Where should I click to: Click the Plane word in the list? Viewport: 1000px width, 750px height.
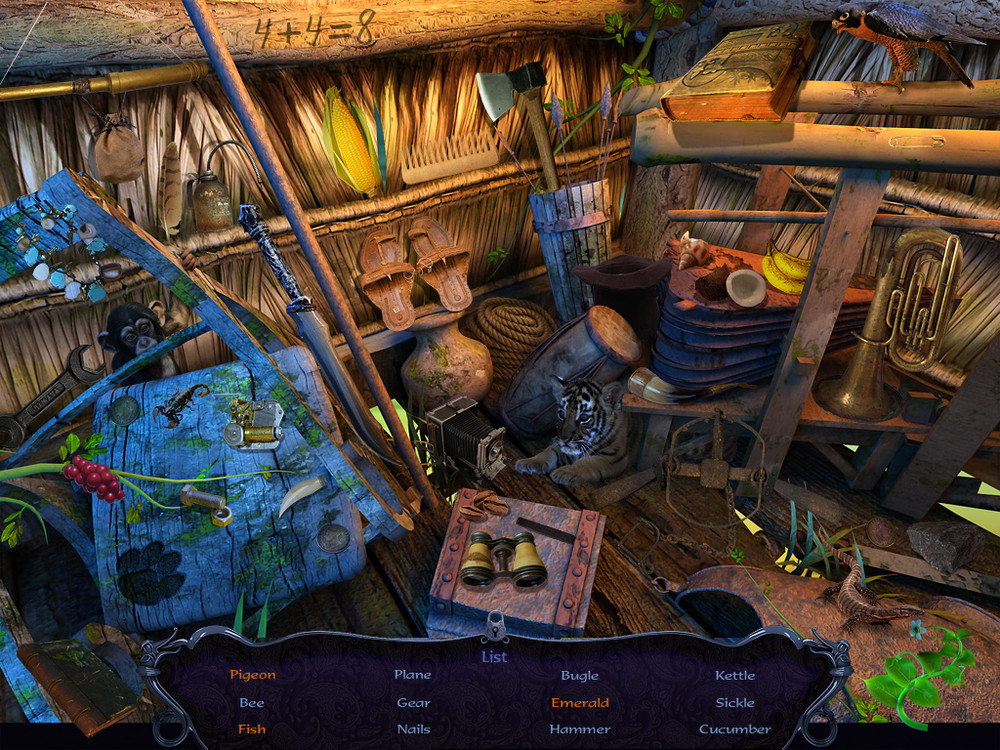413,675
